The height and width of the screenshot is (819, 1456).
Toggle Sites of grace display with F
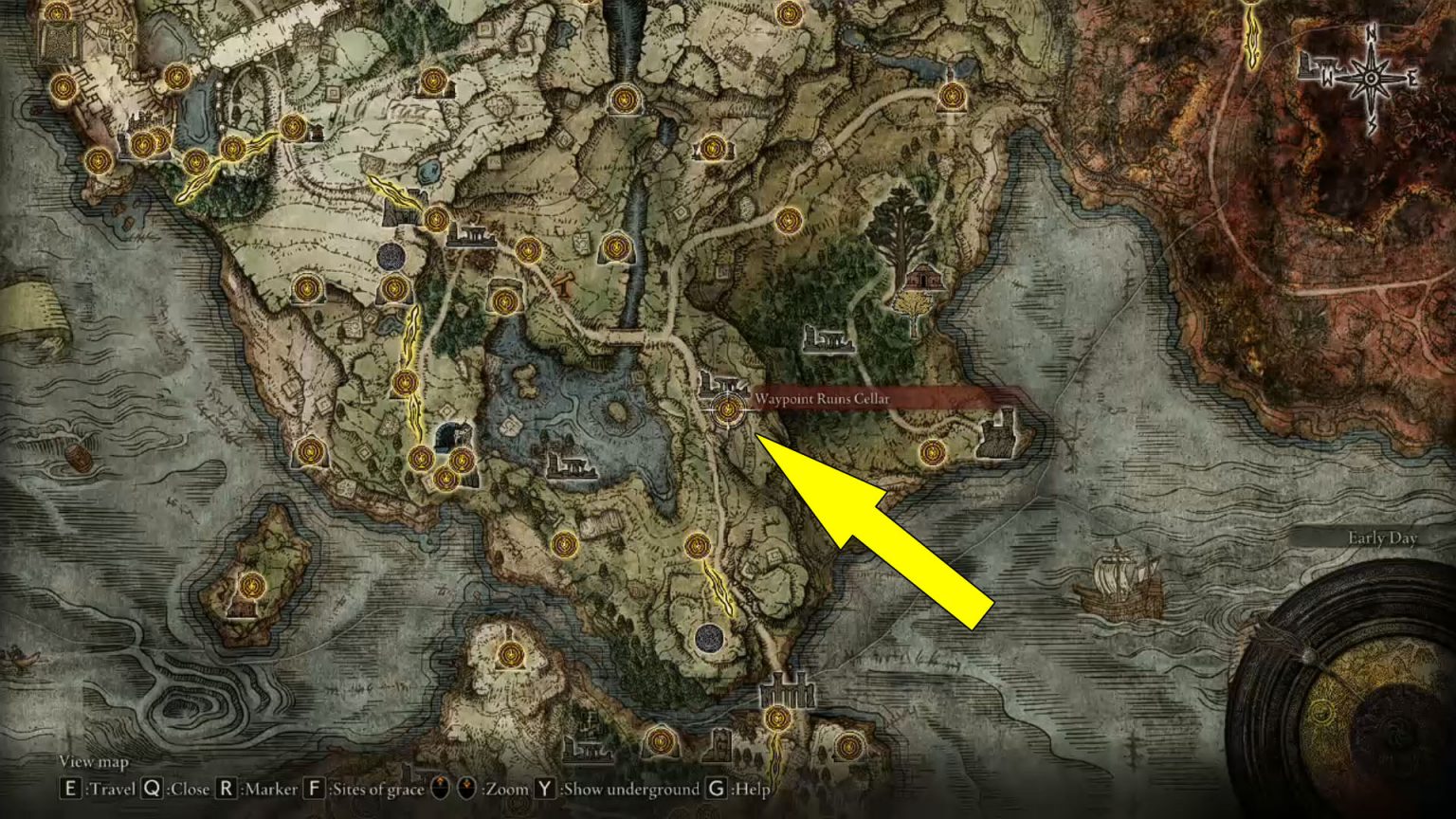coord(313,787)
